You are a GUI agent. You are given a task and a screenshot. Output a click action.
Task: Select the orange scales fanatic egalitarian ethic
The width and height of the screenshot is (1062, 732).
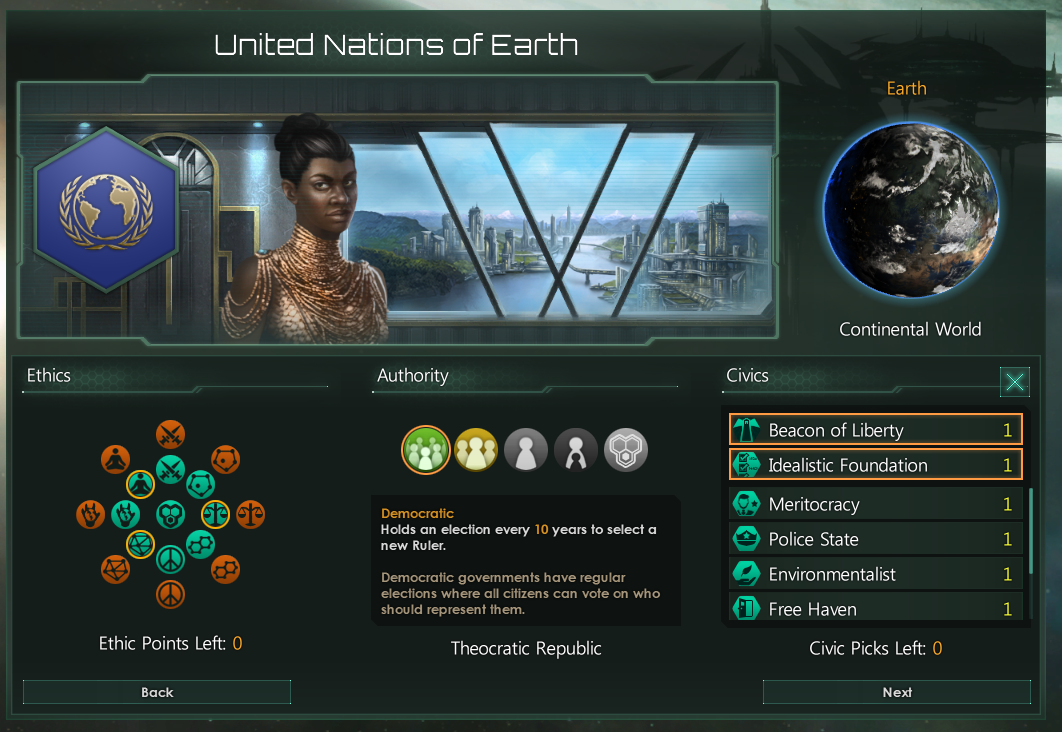251,514
